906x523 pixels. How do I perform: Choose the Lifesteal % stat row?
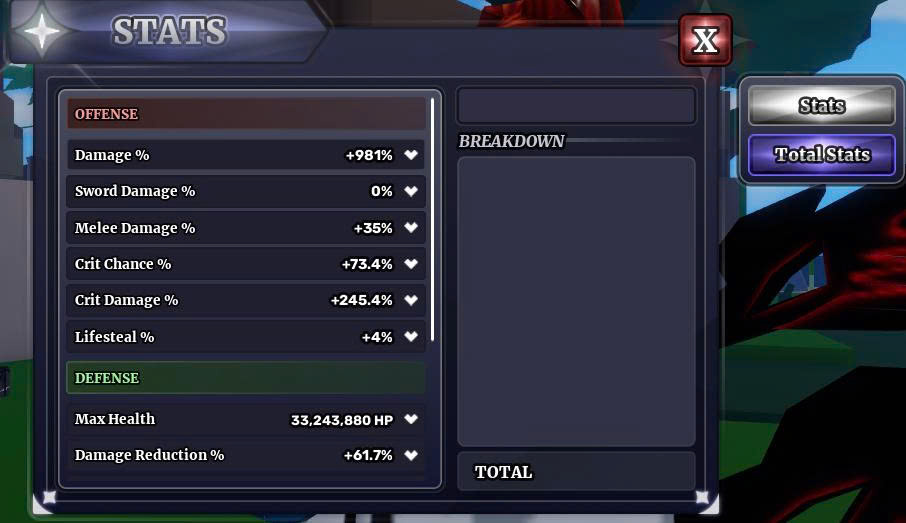pyautogui.click(x=246, y=337)
